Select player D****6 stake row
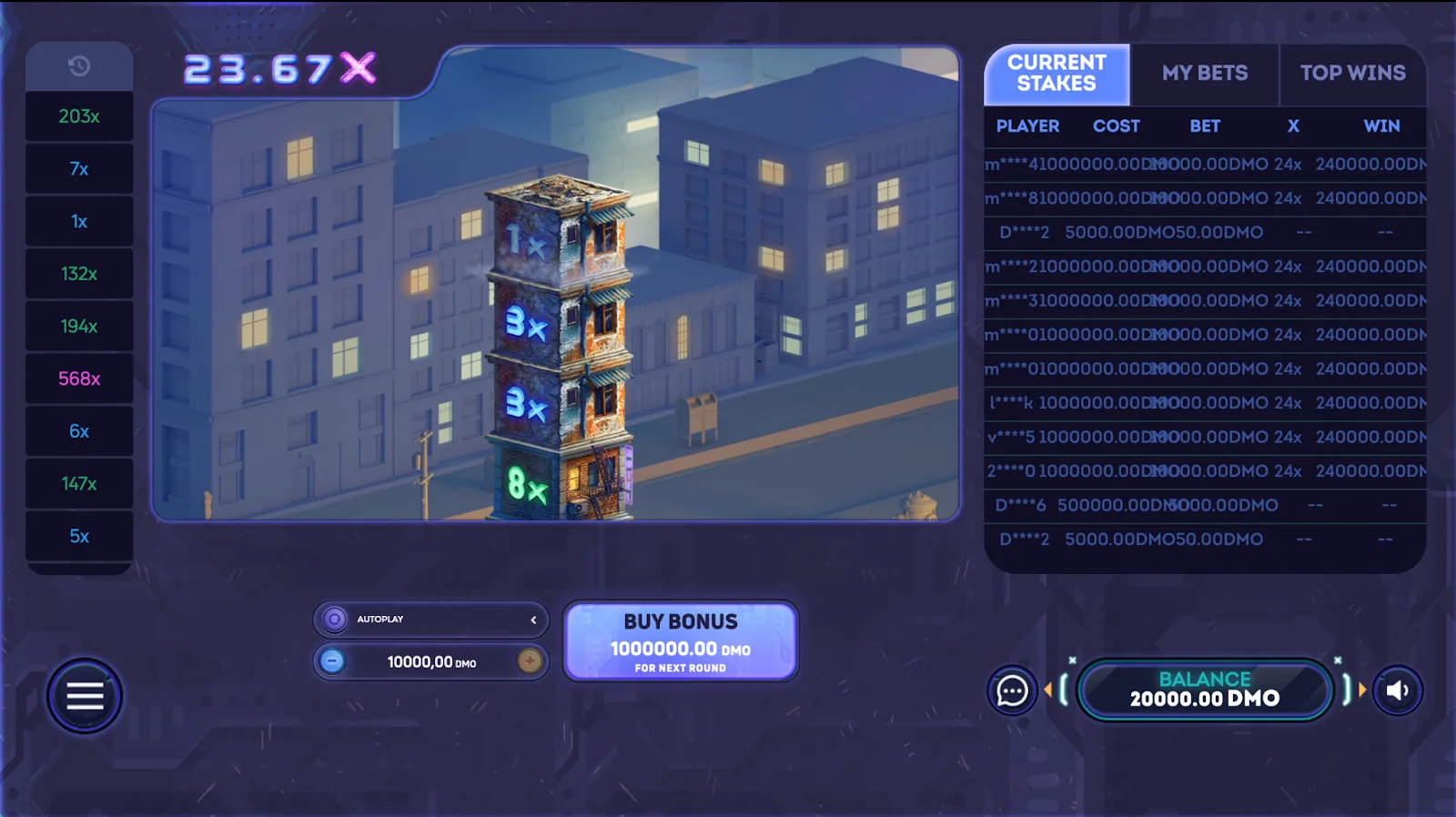The height and width of the screenshot is (817, 1456). [x=1204, y=505]
